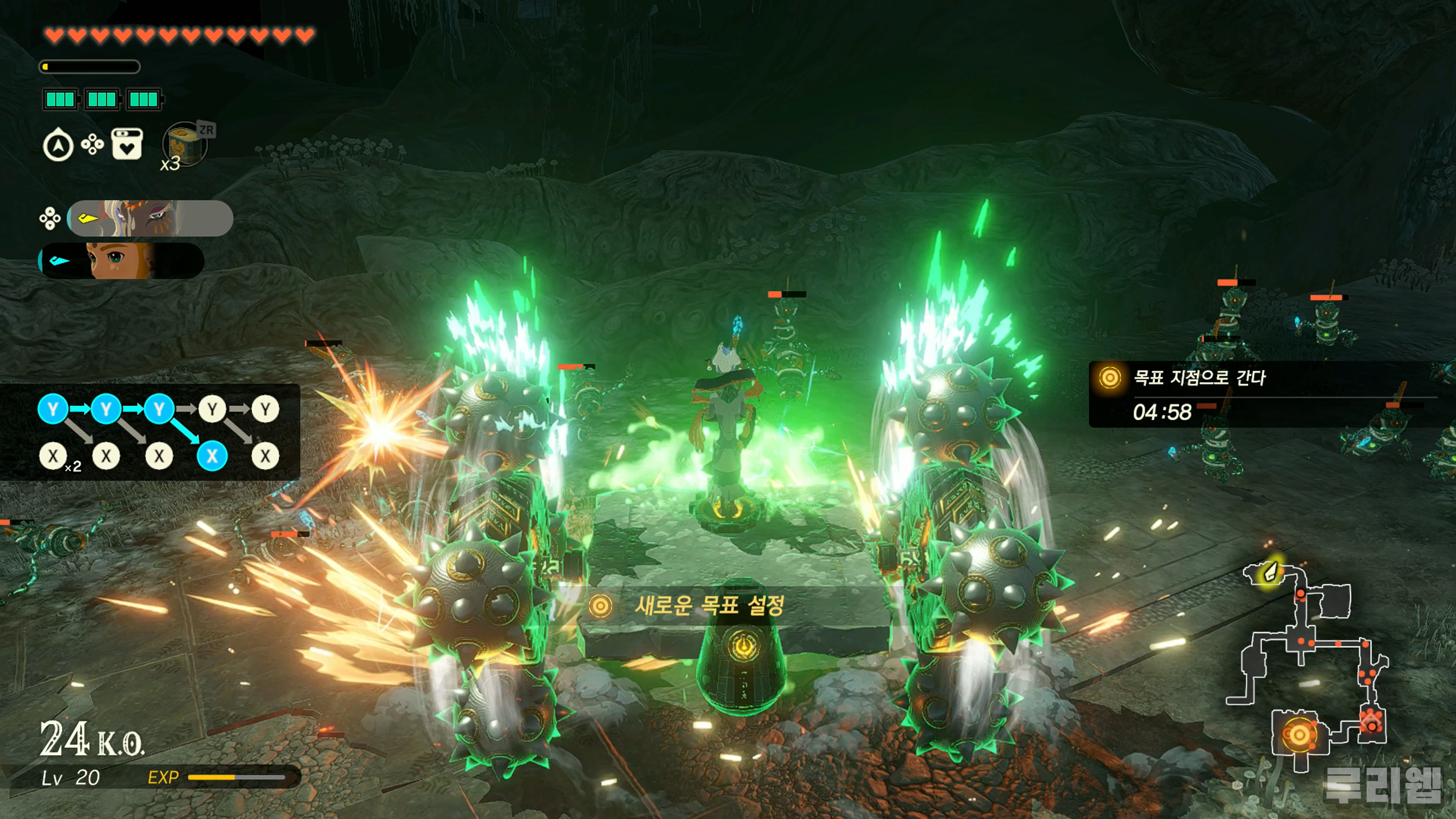Image resolution: width=1456 pixels, height=819 pixels.
Task: Select the Zonai device item with x3 count
Action: [185, 145]
